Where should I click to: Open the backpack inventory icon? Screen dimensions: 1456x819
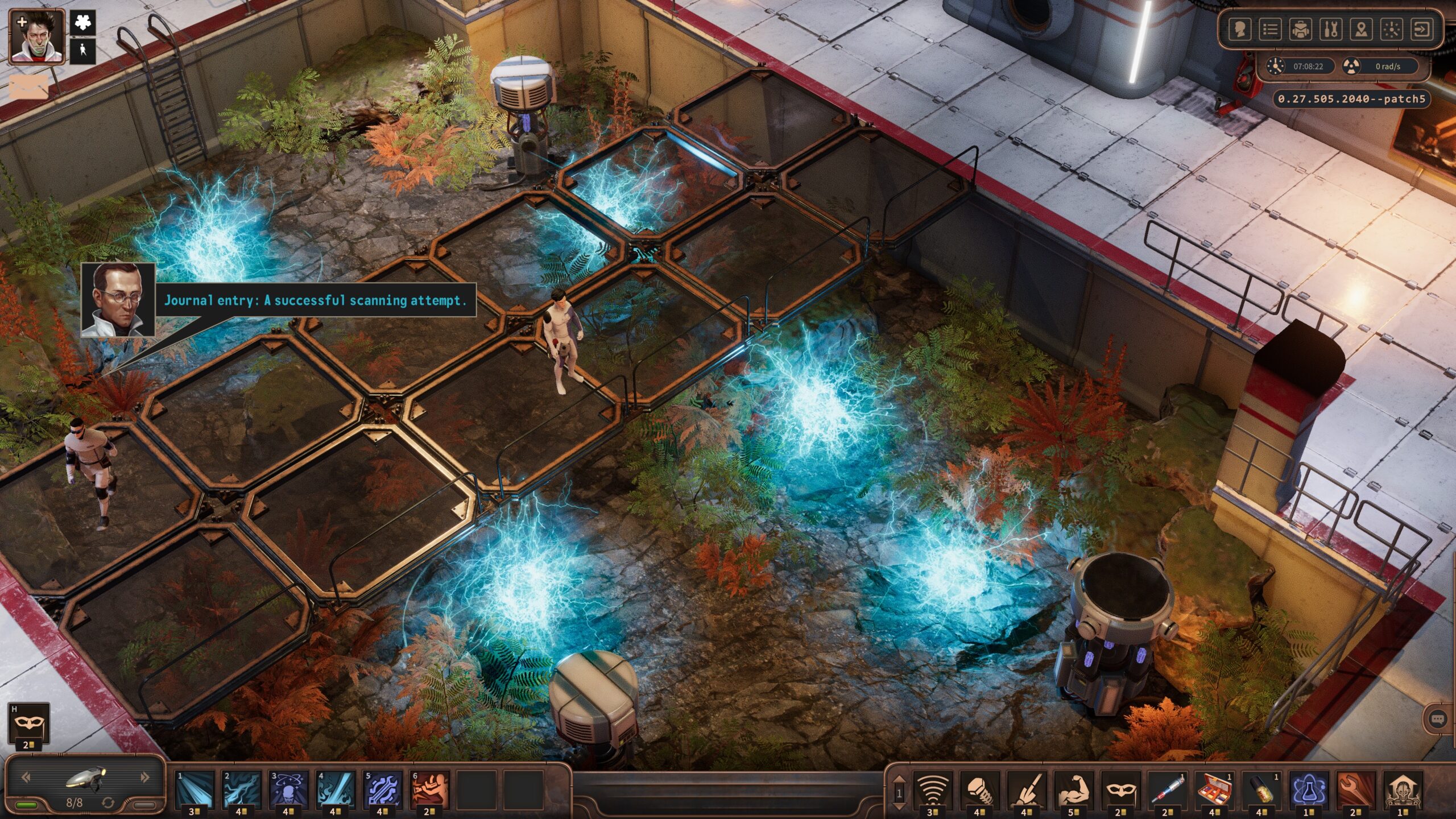[x=1301, y=29]
